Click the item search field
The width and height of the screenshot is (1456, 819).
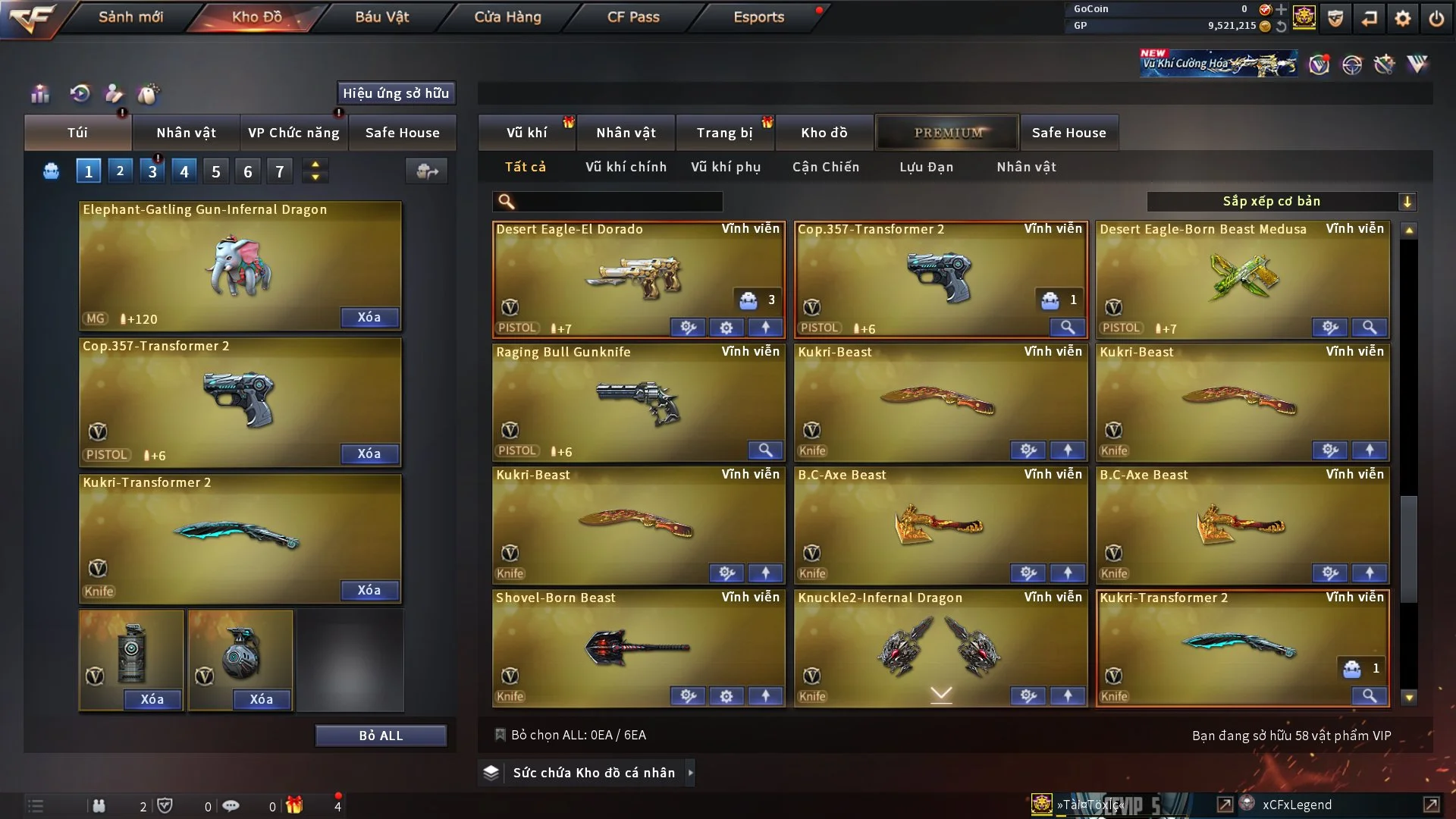pyautogui.click(x=618, y=202)
